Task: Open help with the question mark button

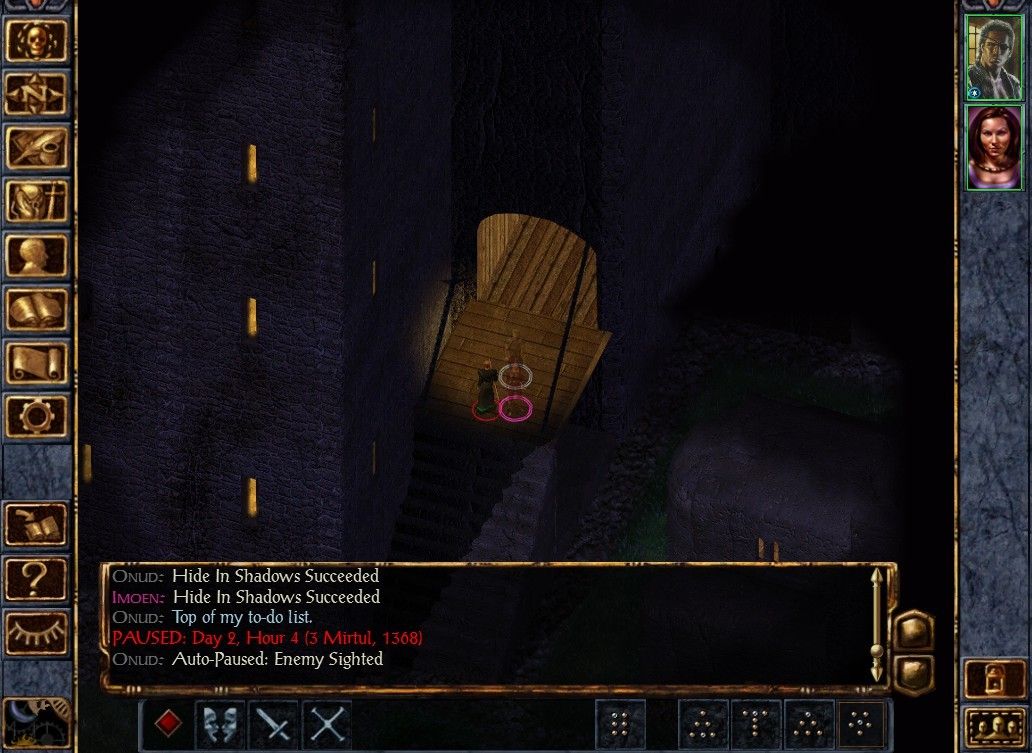Action: (37, 577)
